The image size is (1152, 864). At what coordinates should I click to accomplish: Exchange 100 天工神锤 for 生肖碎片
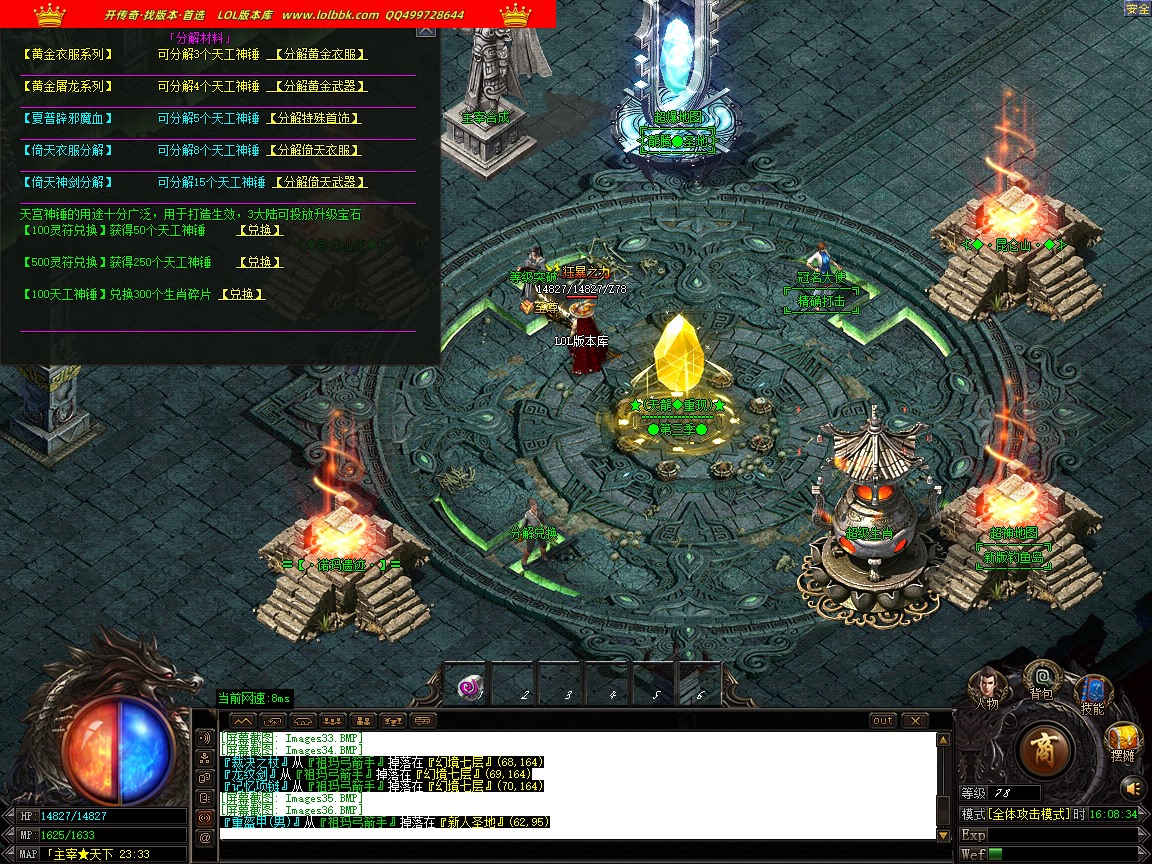pos(242,295)
